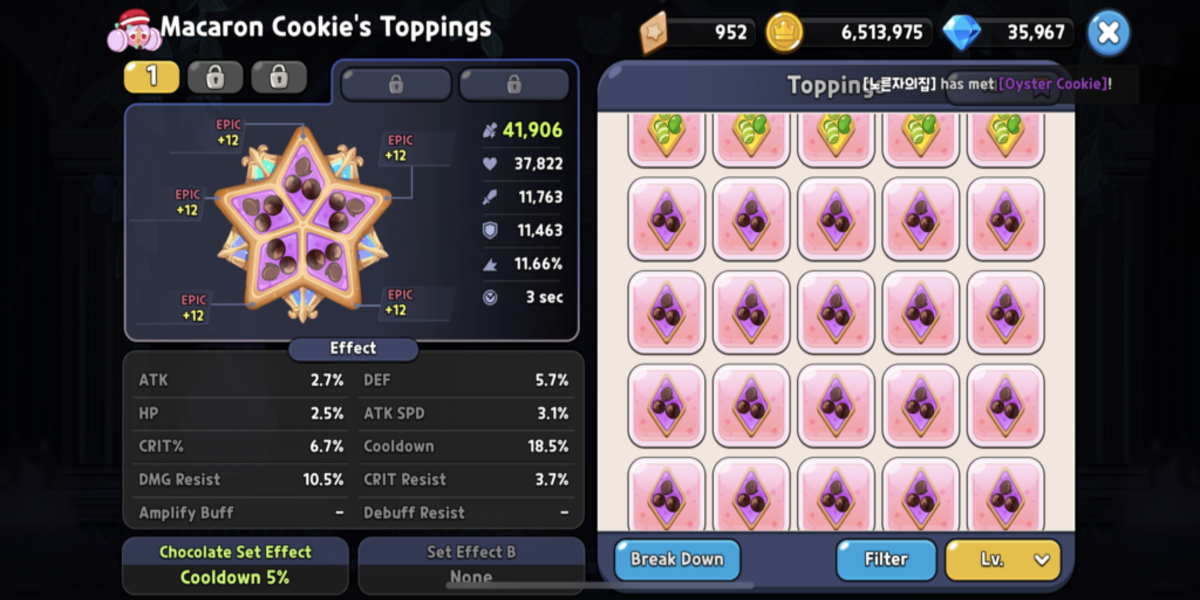Screen dimensions: 1200x600
Task: Tap the gold coin currency icon
Action: tap(784, 32)
